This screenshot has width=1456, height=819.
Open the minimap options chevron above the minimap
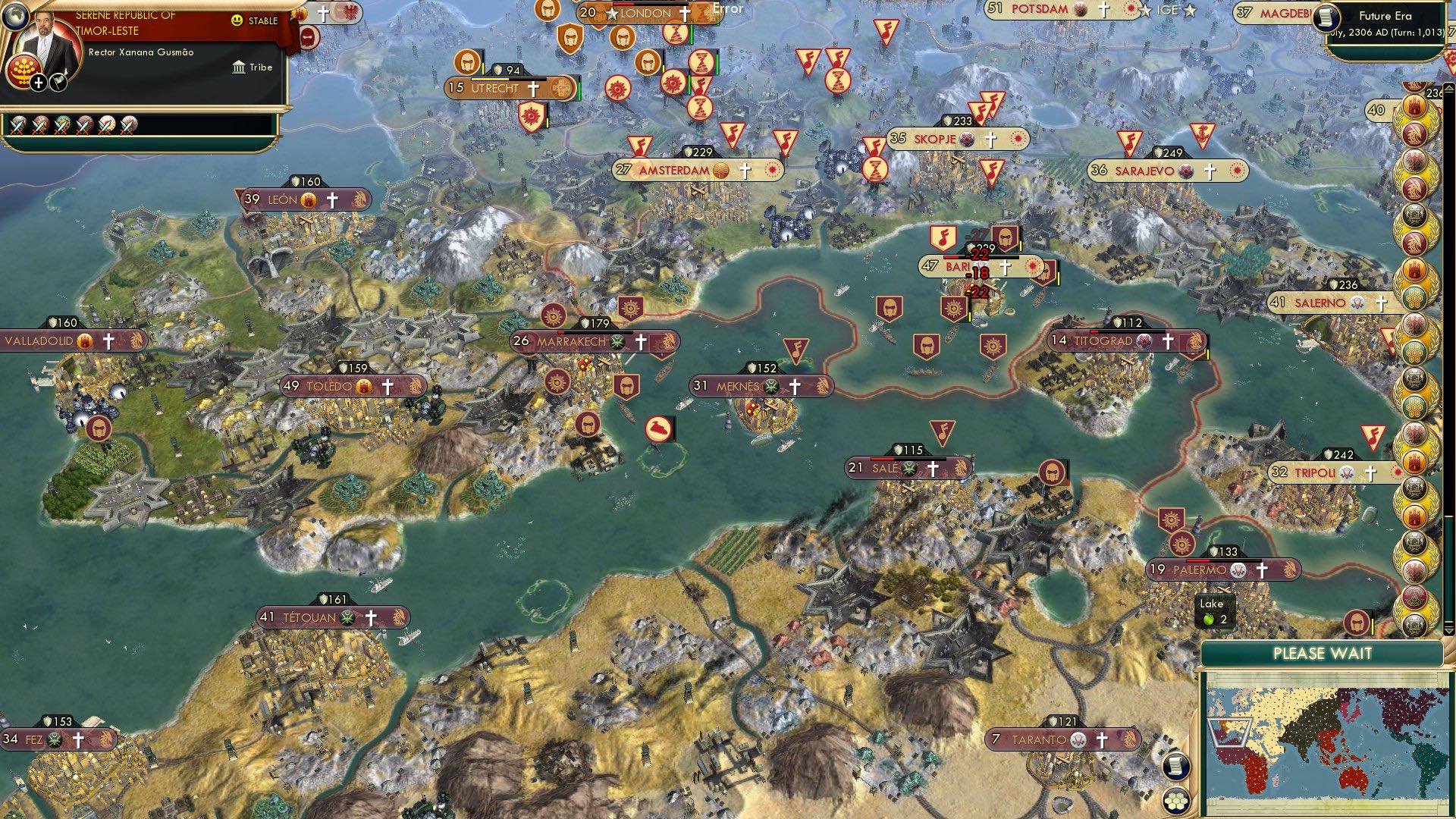(x=1449, y=631)
